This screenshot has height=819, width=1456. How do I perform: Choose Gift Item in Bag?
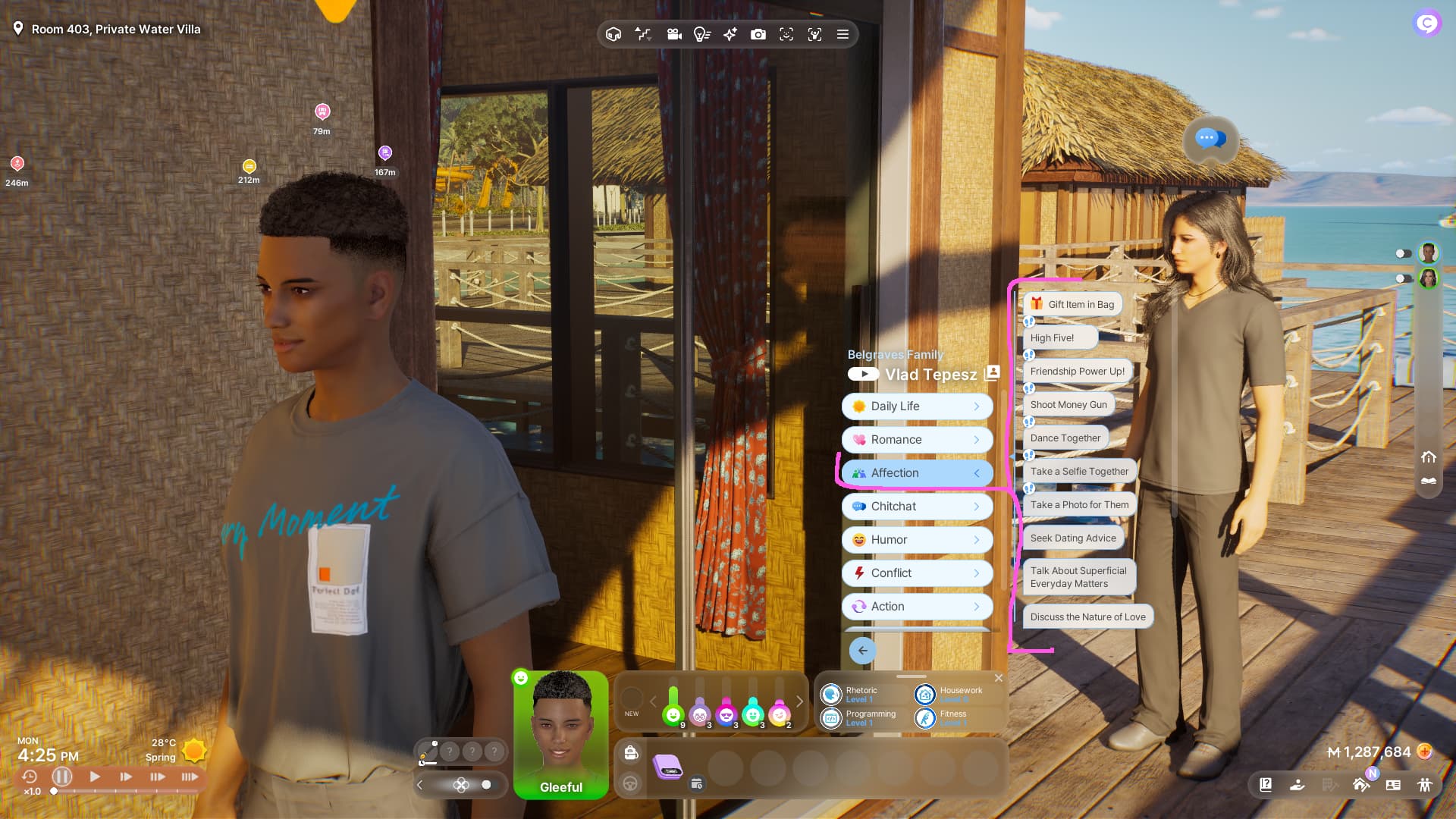coord(1072,304)
